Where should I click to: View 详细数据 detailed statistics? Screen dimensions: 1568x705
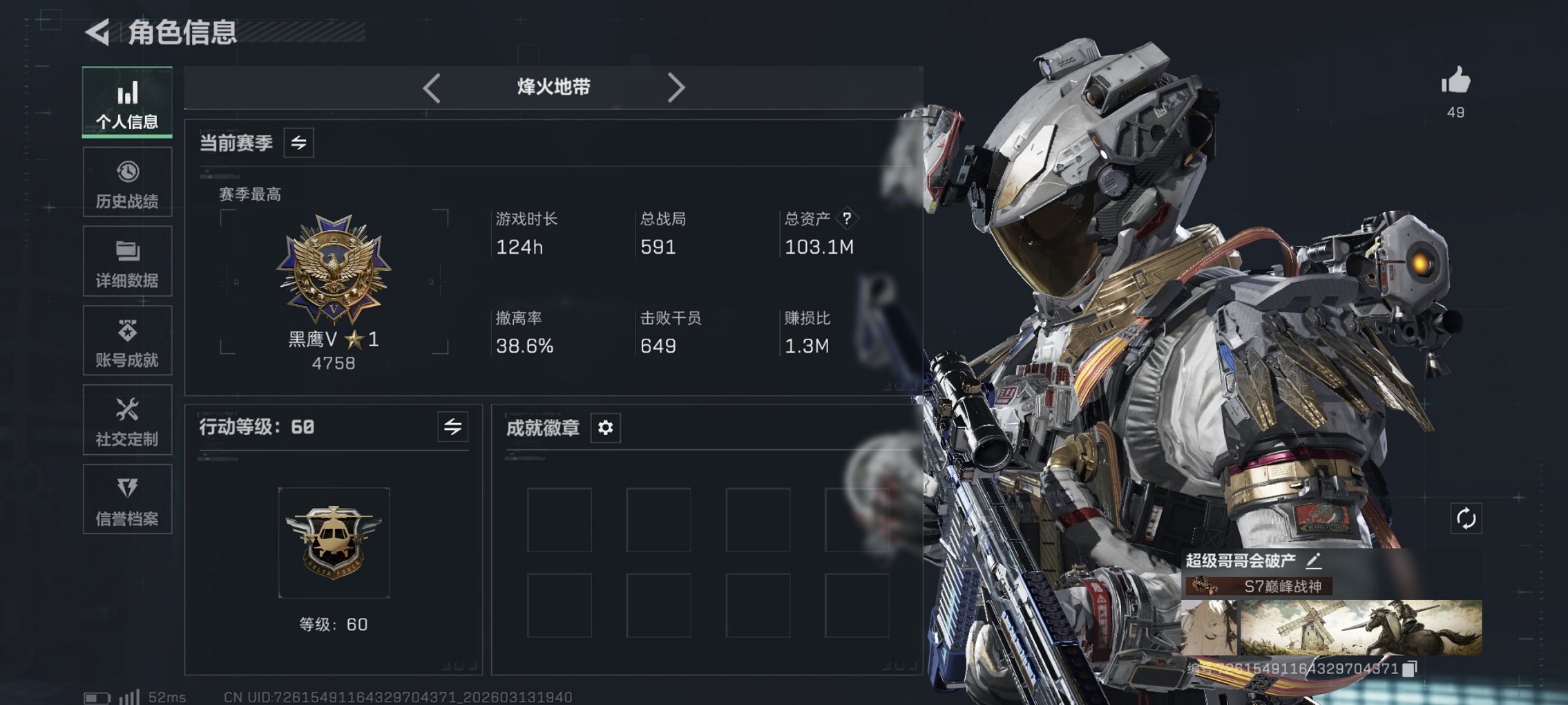tap(126, 261)
